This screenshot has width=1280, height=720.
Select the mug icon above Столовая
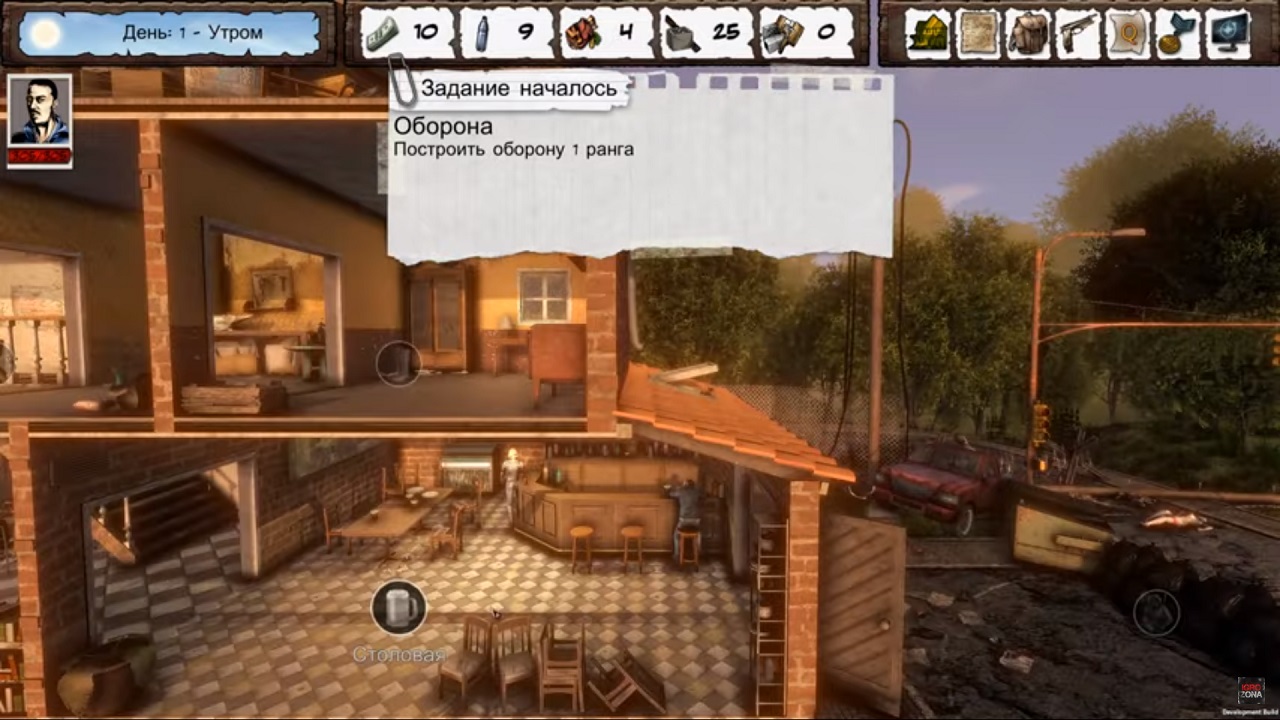(x=398, y=608)
